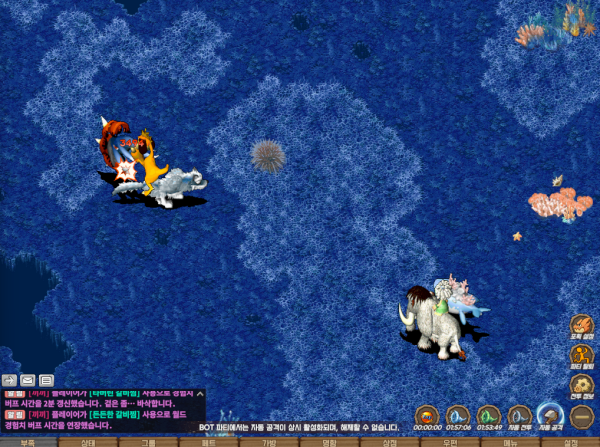600x447 pixels.
Task: Click the green horn buff icon
Action: 488,415
